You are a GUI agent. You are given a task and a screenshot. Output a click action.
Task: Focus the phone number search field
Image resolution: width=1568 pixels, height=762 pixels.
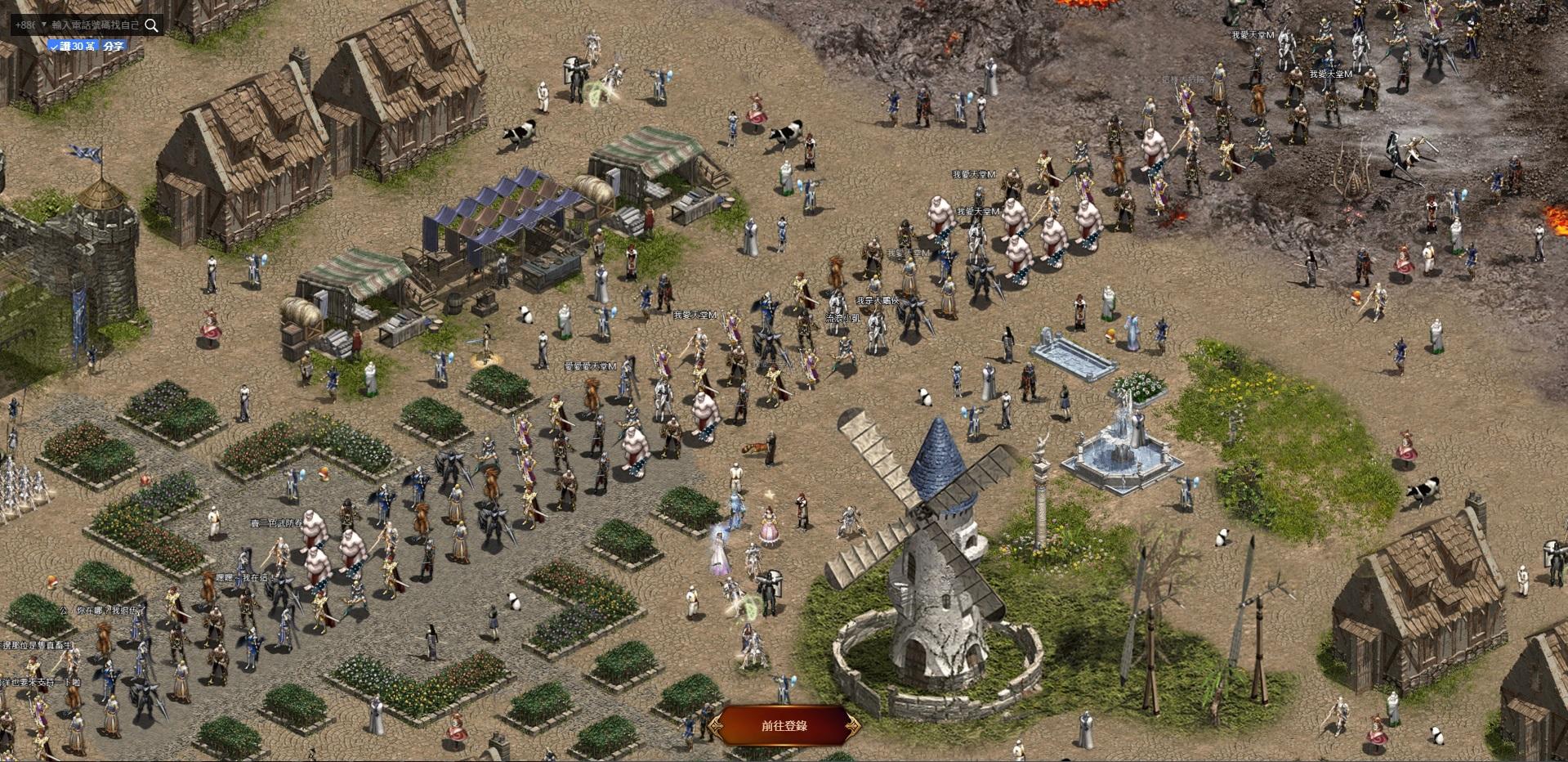[x=95, y=25]
